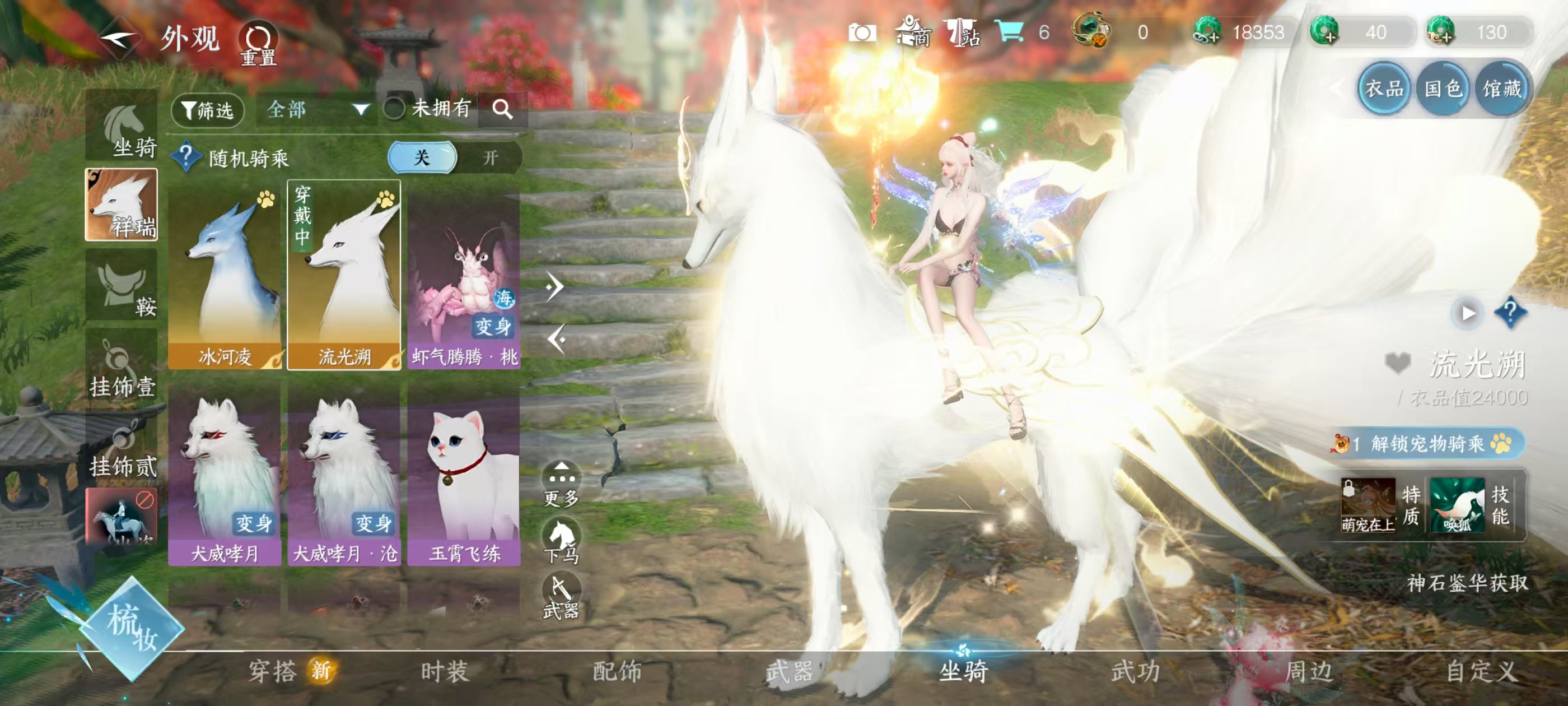Choose the 虾气腾腾·桃 shrimp mount

coord(464,275)
